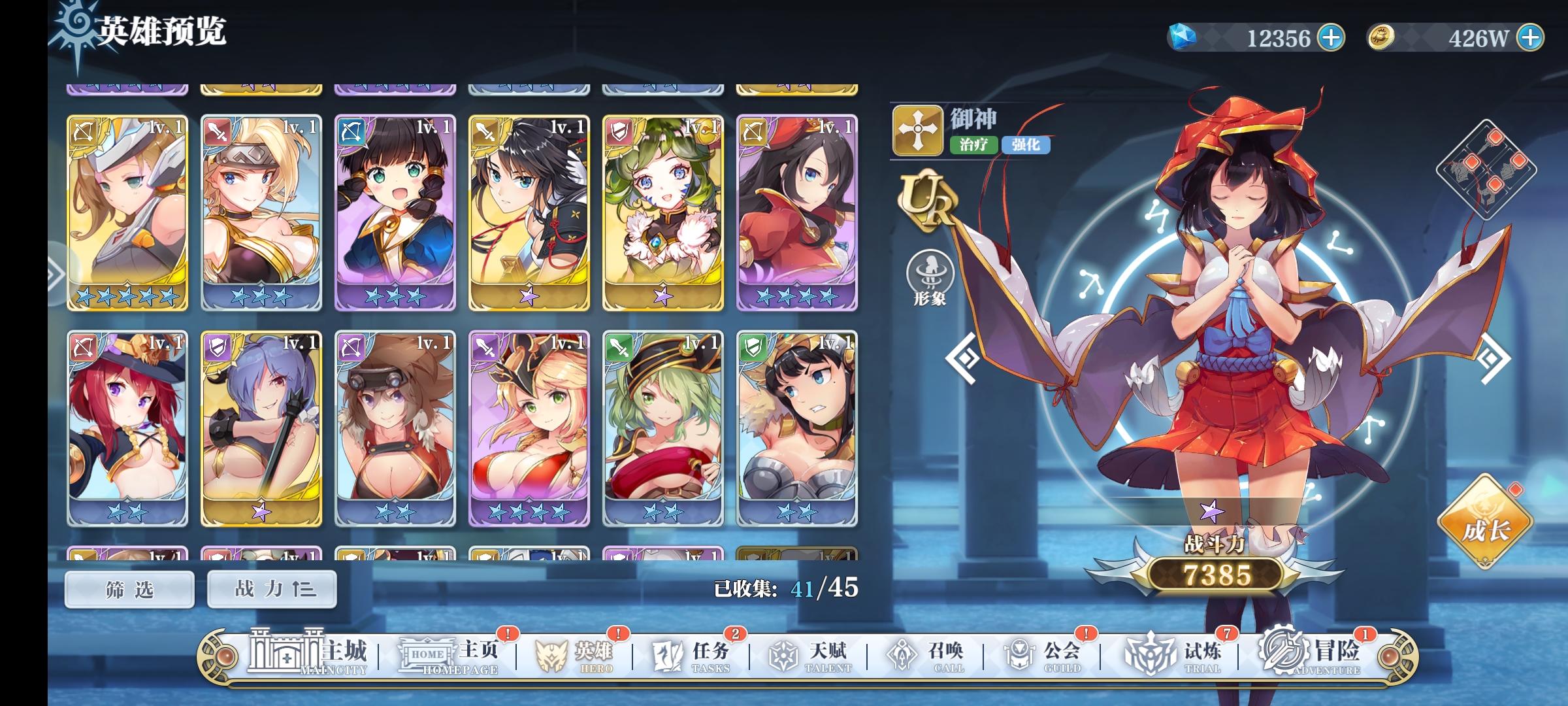
Task: Open the 战力 power sort options
Action: pos(272,588)
